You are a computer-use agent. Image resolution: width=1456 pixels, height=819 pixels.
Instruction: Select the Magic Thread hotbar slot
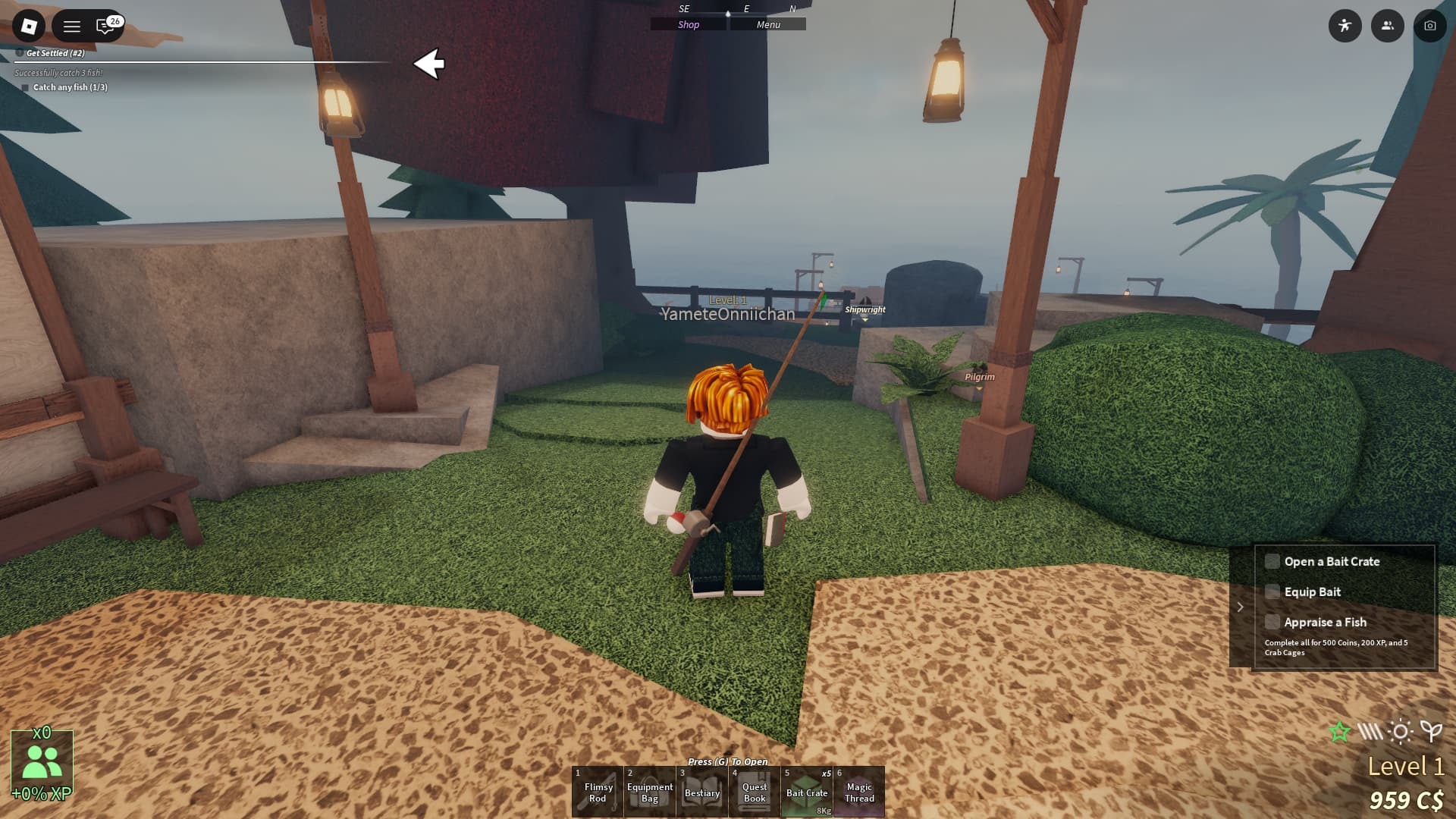[x=859, y=792]
